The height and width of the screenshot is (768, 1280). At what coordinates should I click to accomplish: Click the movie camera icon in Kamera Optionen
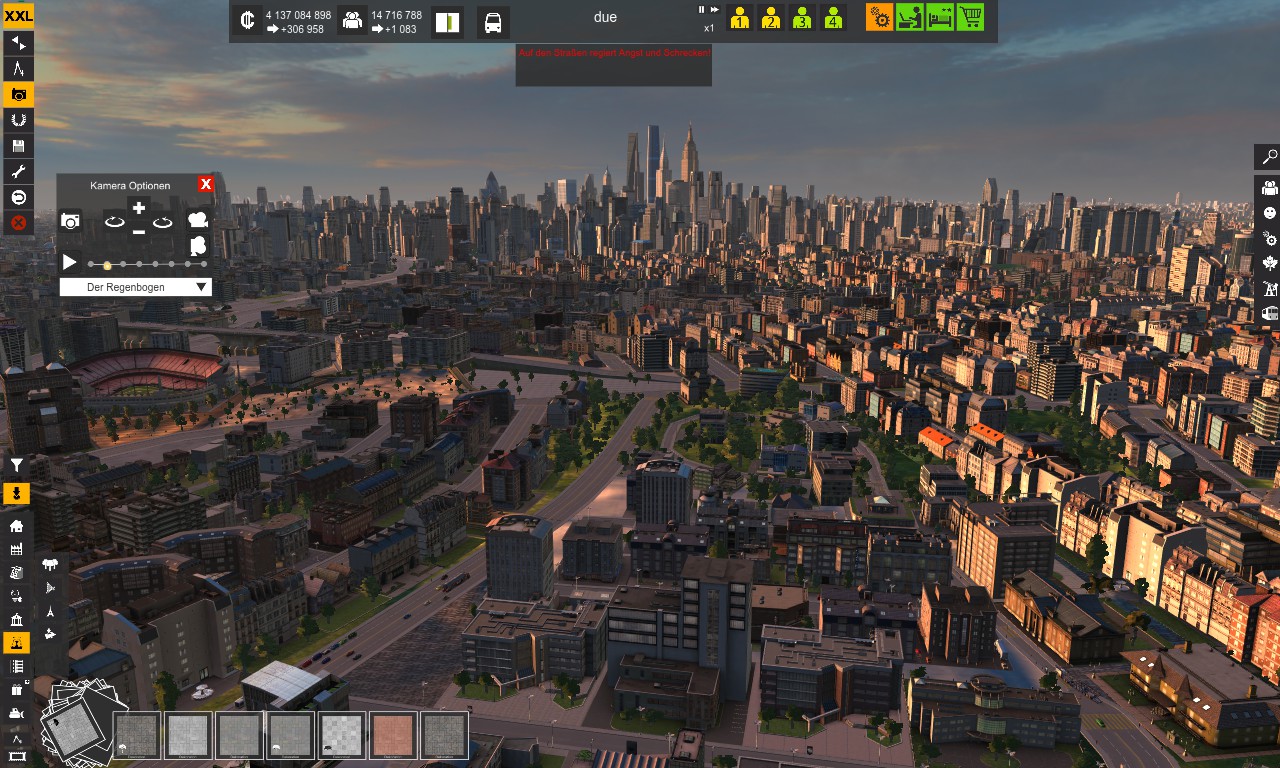(198, 221)
